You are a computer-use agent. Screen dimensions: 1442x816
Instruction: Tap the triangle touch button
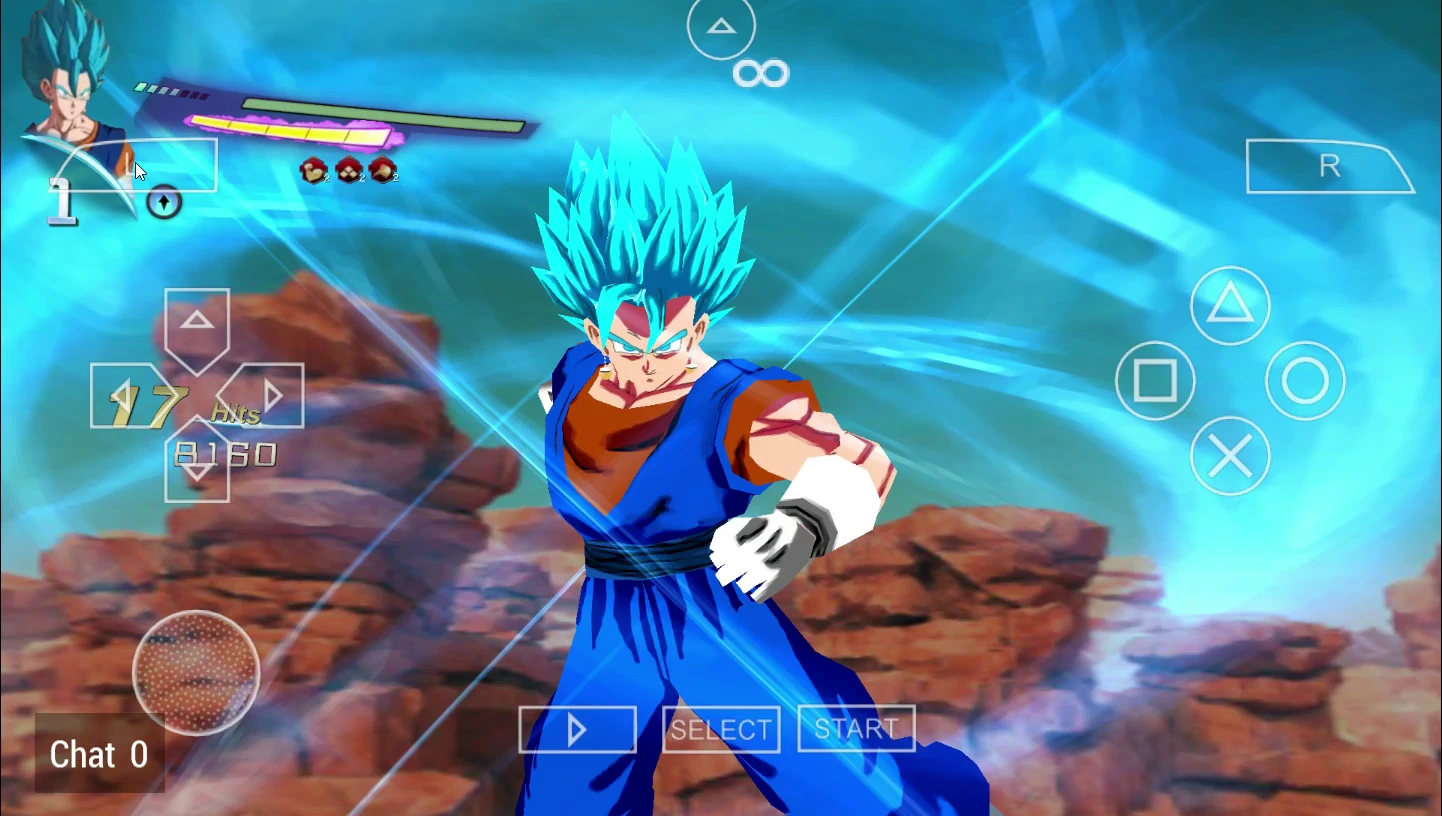tap(1230, 305)
